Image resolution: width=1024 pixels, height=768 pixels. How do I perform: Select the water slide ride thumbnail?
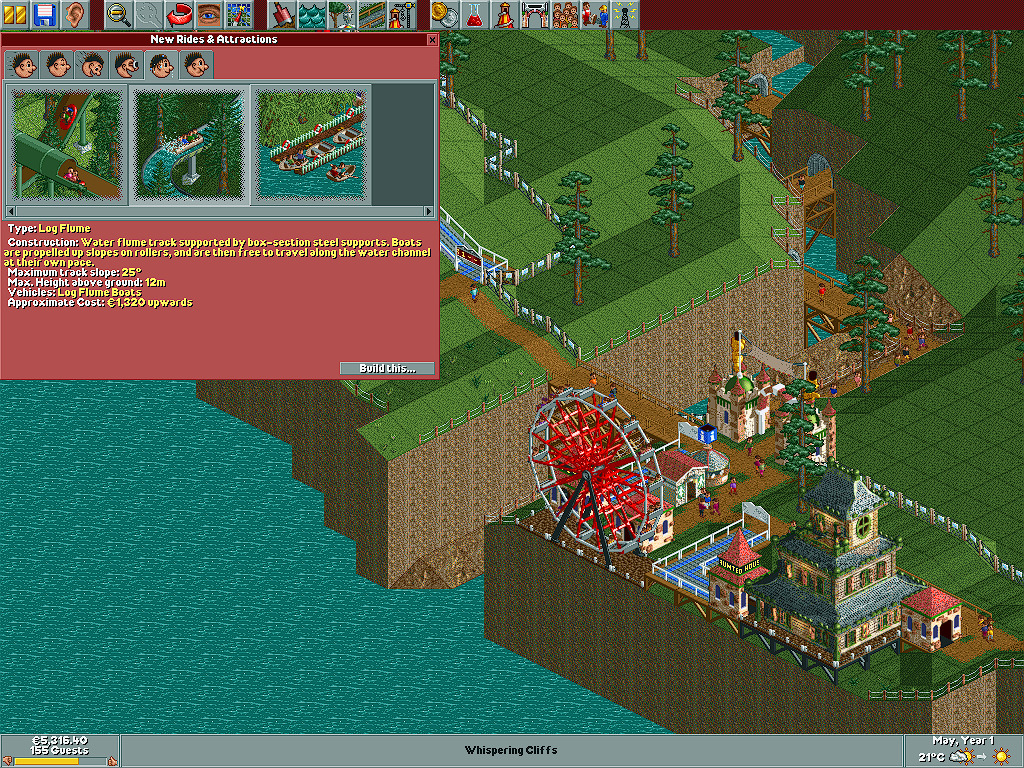tap(66, 143)
